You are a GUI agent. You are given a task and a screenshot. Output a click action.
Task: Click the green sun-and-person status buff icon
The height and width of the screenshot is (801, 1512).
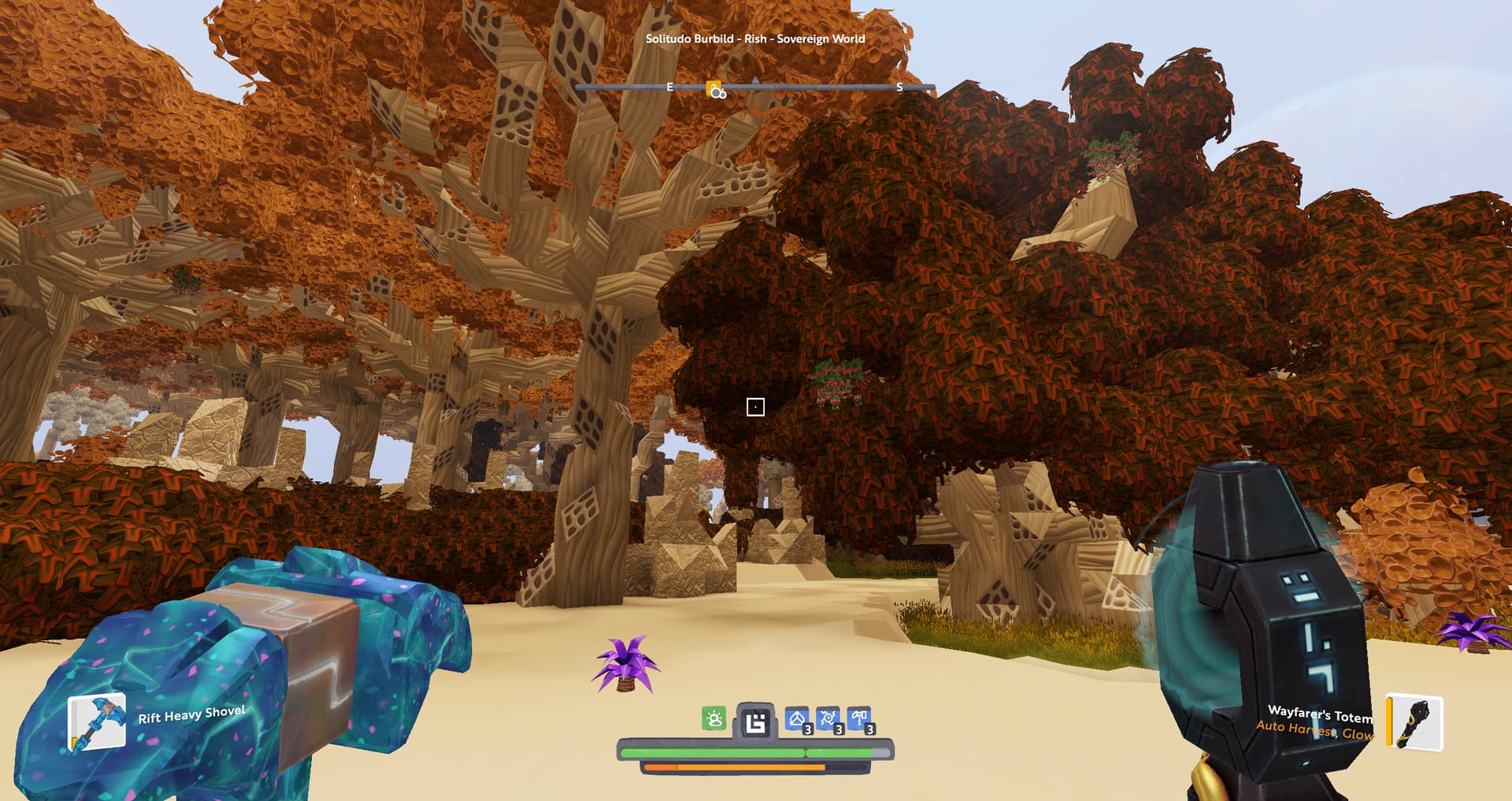(x=713, y=718)
